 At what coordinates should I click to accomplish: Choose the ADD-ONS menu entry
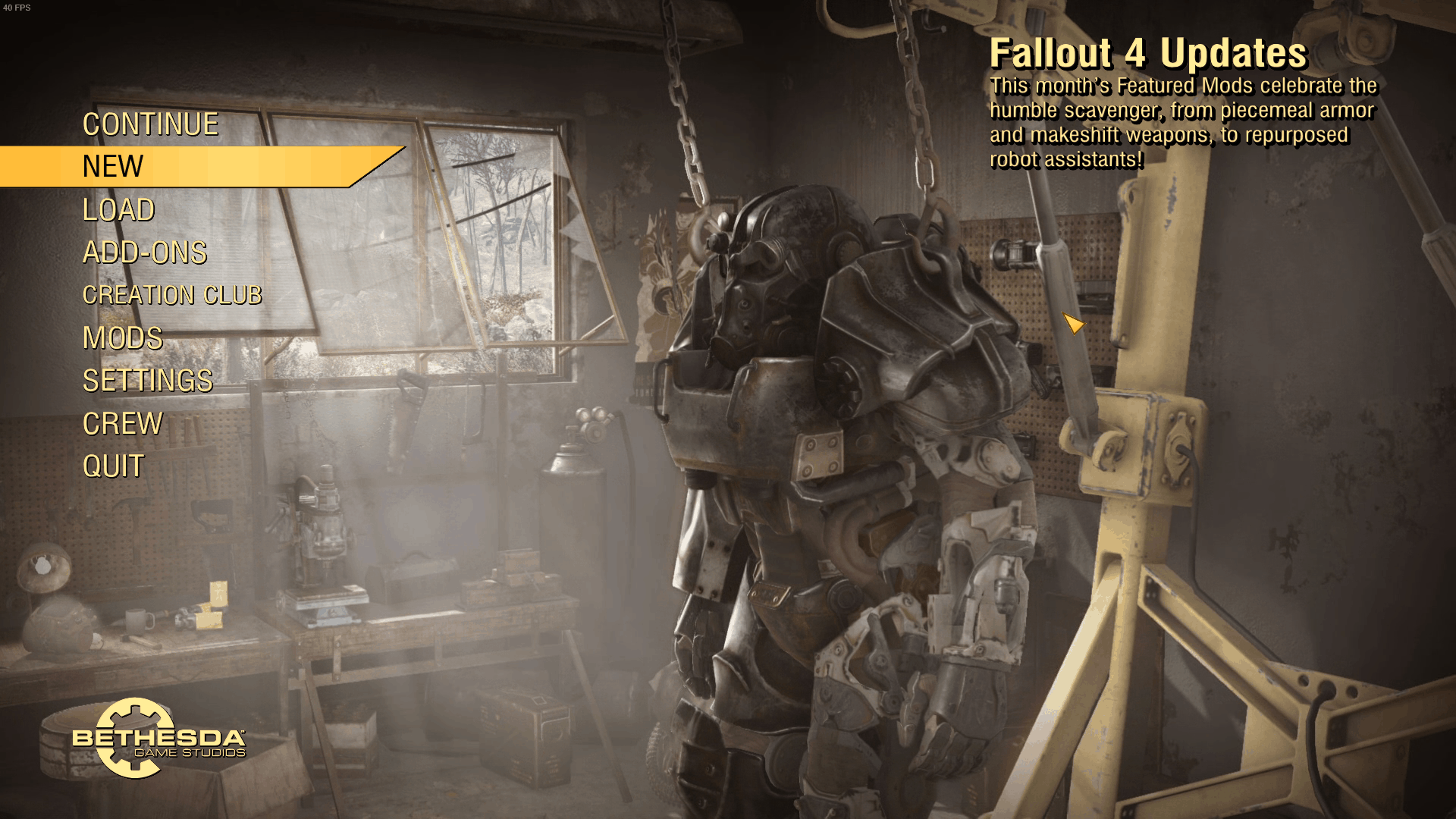click(x=144, y=253)
